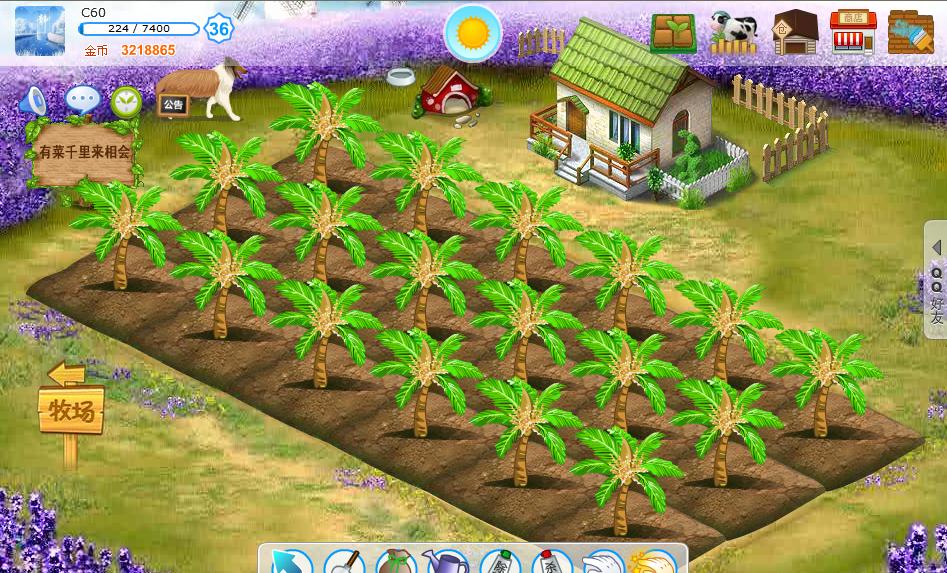This screenshot has height=573, width=947.
Task: Open the farm plot icon
Action: click(673, 33)
